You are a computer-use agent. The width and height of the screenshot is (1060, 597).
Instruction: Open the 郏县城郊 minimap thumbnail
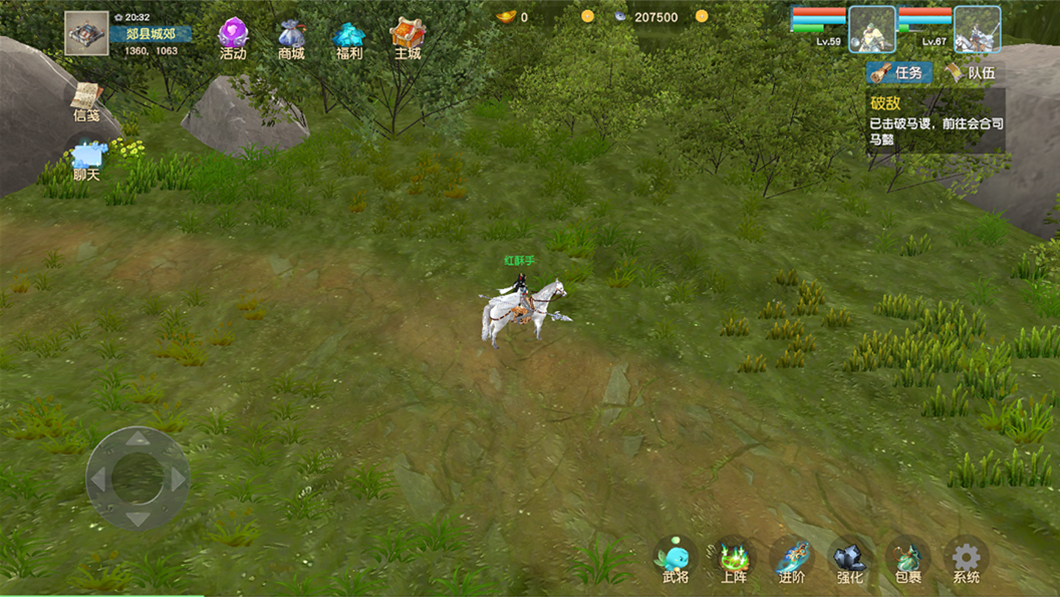(87, 33)
